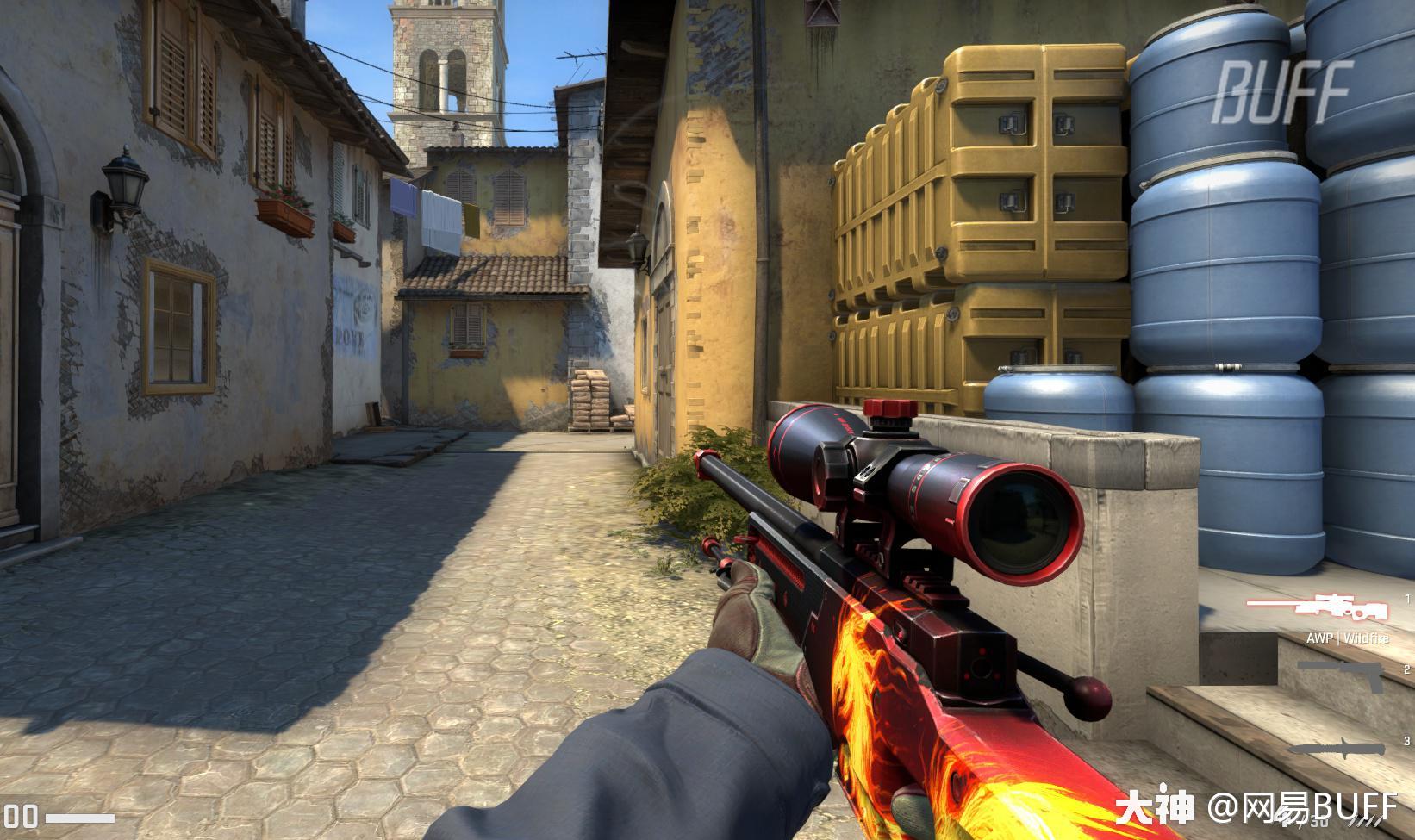Click the slot number 3 beside the knife icon
Image resolution: width=1415 pixels, height=840 pixels.
(x=1406, y=741)
